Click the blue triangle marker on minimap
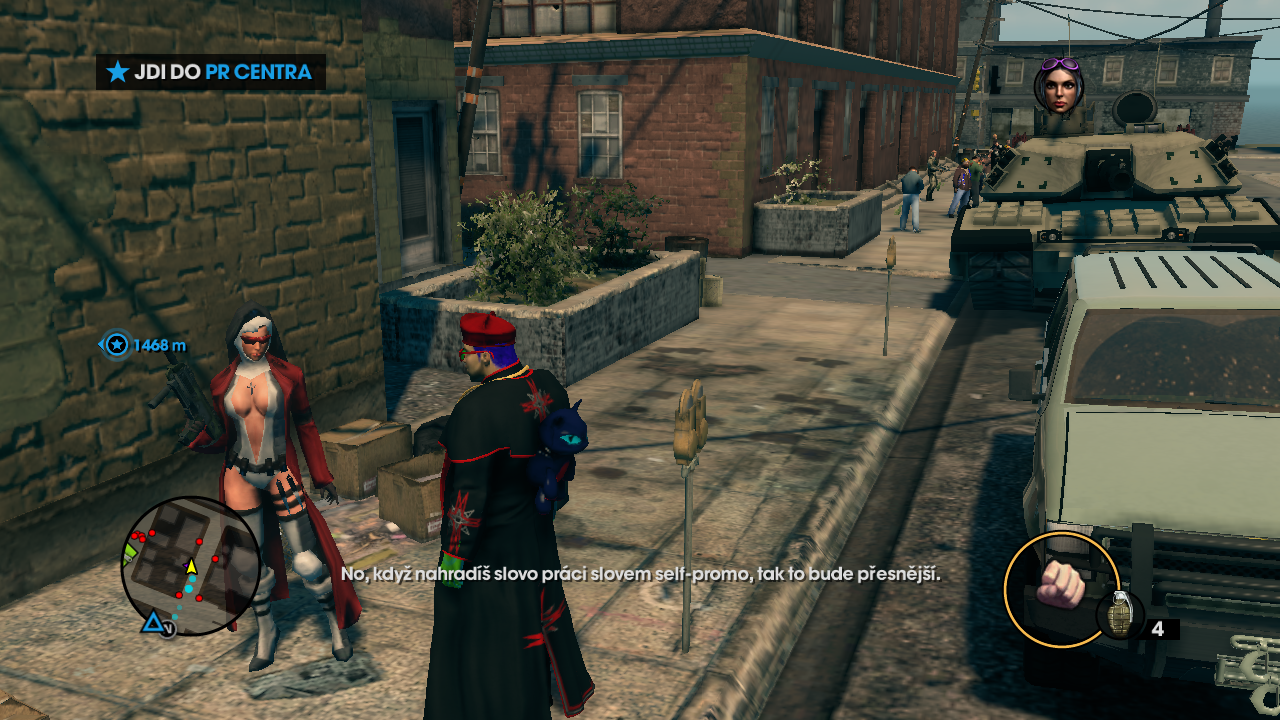 (x=152, y=624)
